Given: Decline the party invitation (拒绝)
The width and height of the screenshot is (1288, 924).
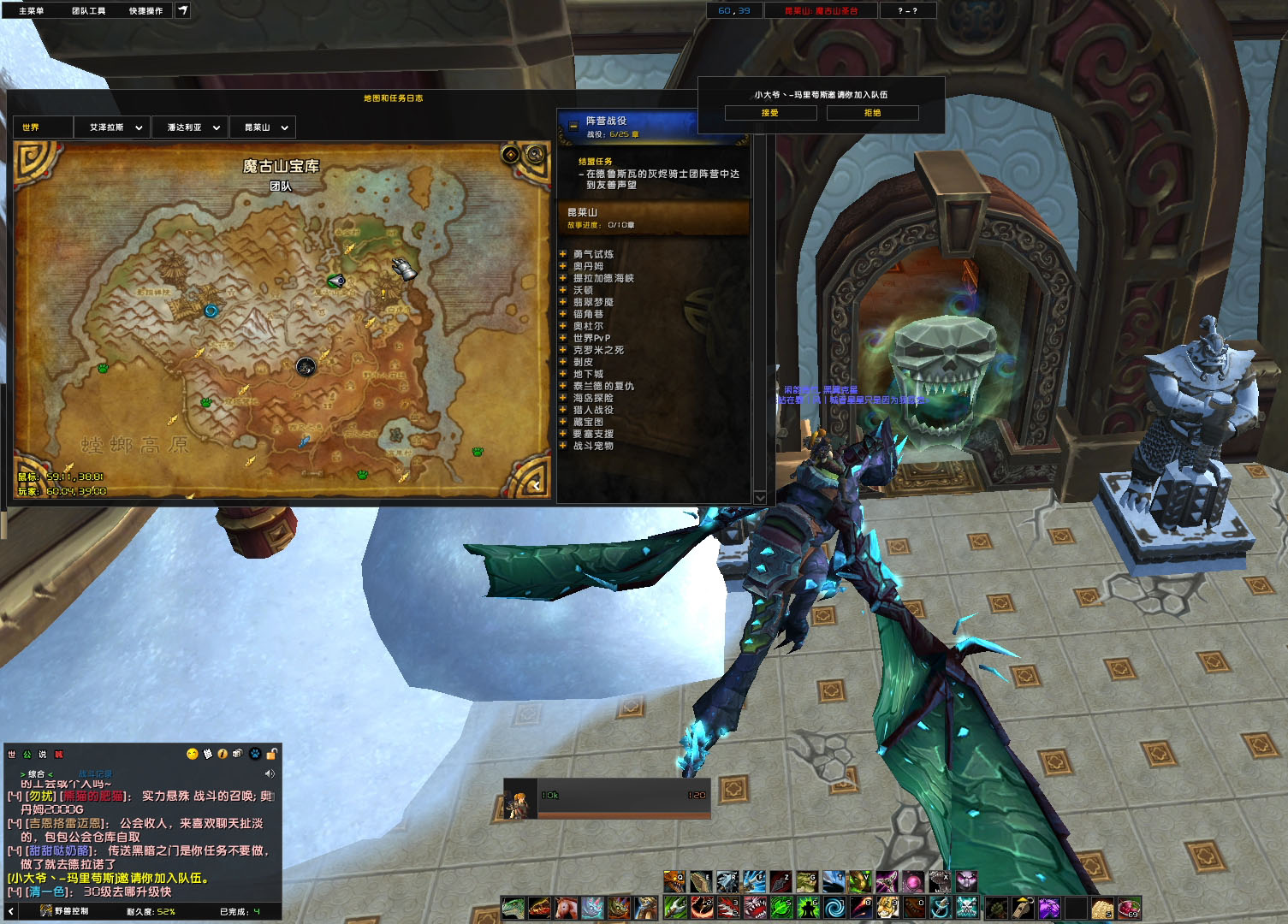Looking at the screenshot, I should 872,113.
